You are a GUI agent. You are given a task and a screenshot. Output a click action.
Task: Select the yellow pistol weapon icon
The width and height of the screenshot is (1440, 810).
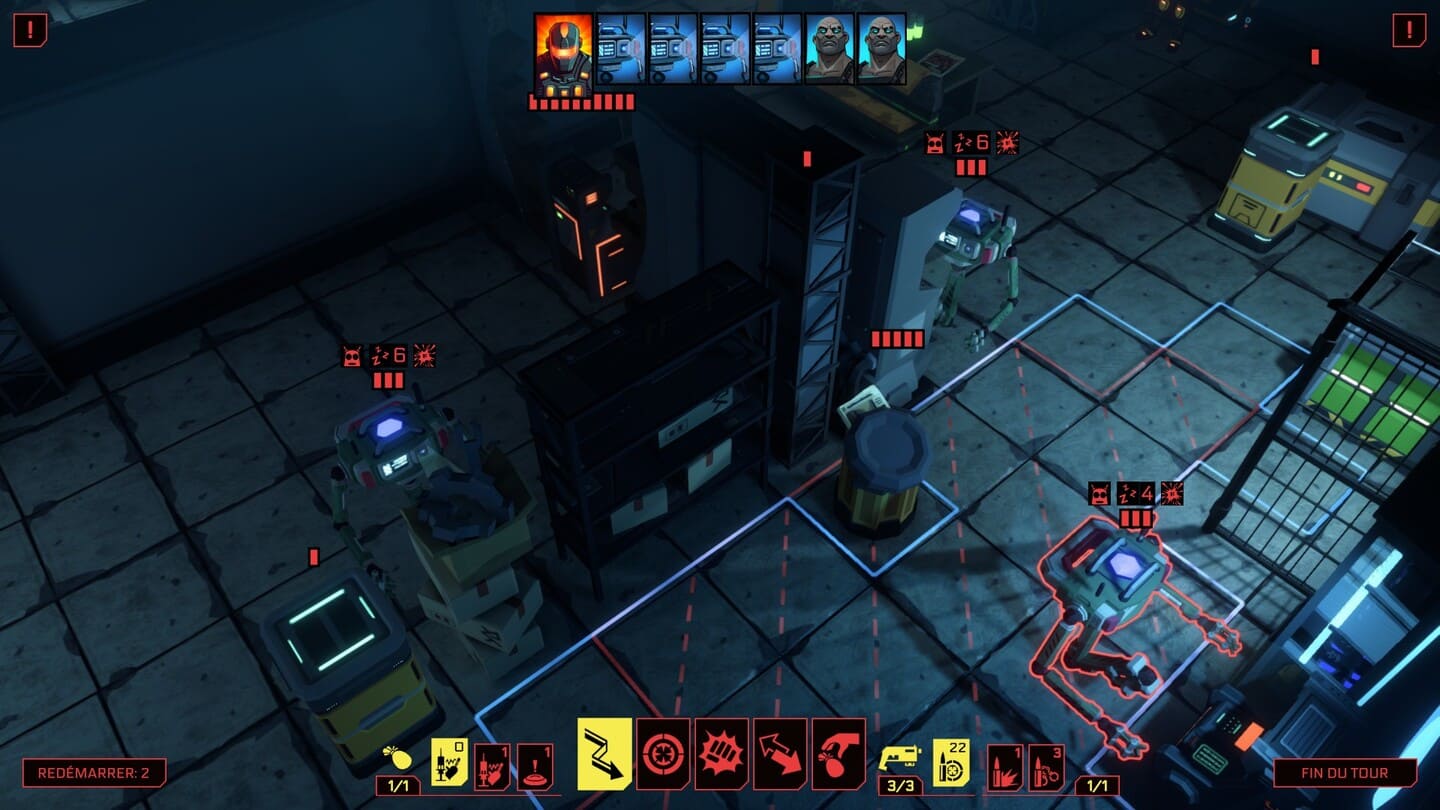click(899, 757)
